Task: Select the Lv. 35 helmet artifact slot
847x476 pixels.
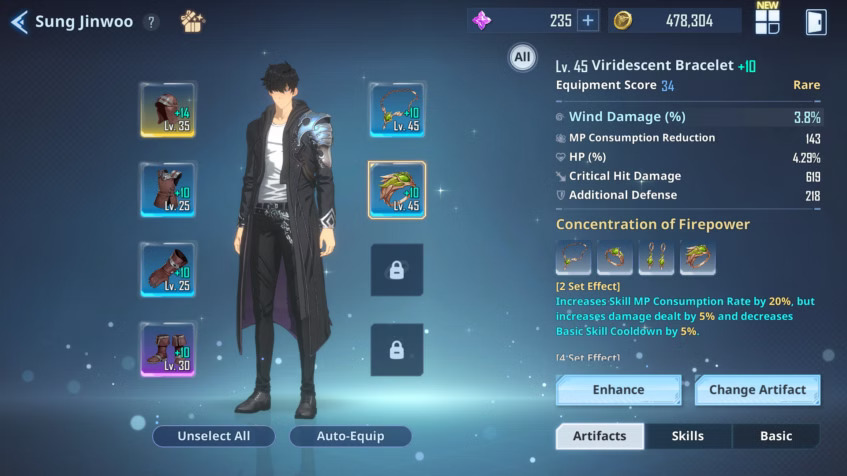Action: click(x=168, y=109)
